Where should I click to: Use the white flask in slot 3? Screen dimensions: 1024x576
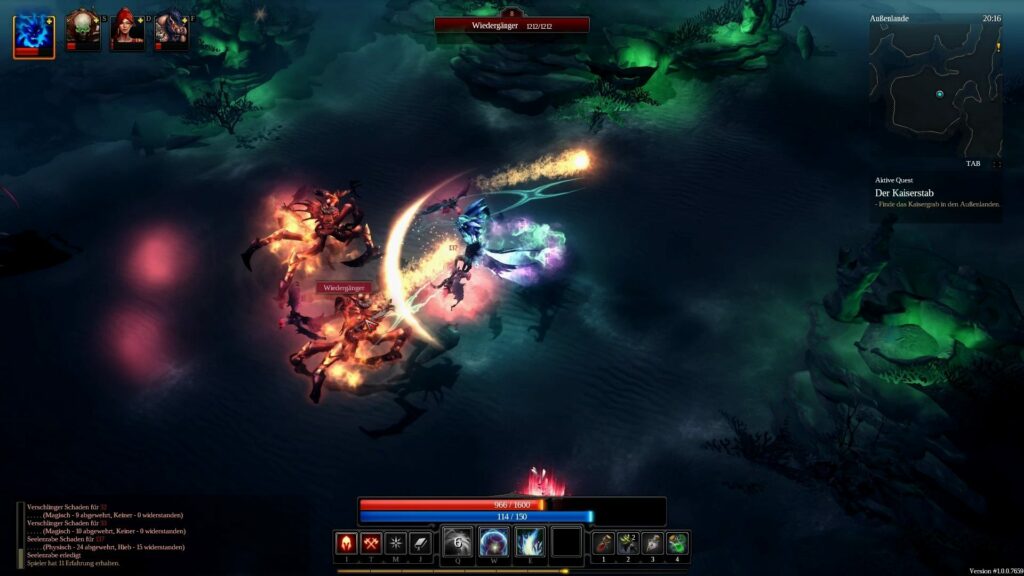coord(652,543)
